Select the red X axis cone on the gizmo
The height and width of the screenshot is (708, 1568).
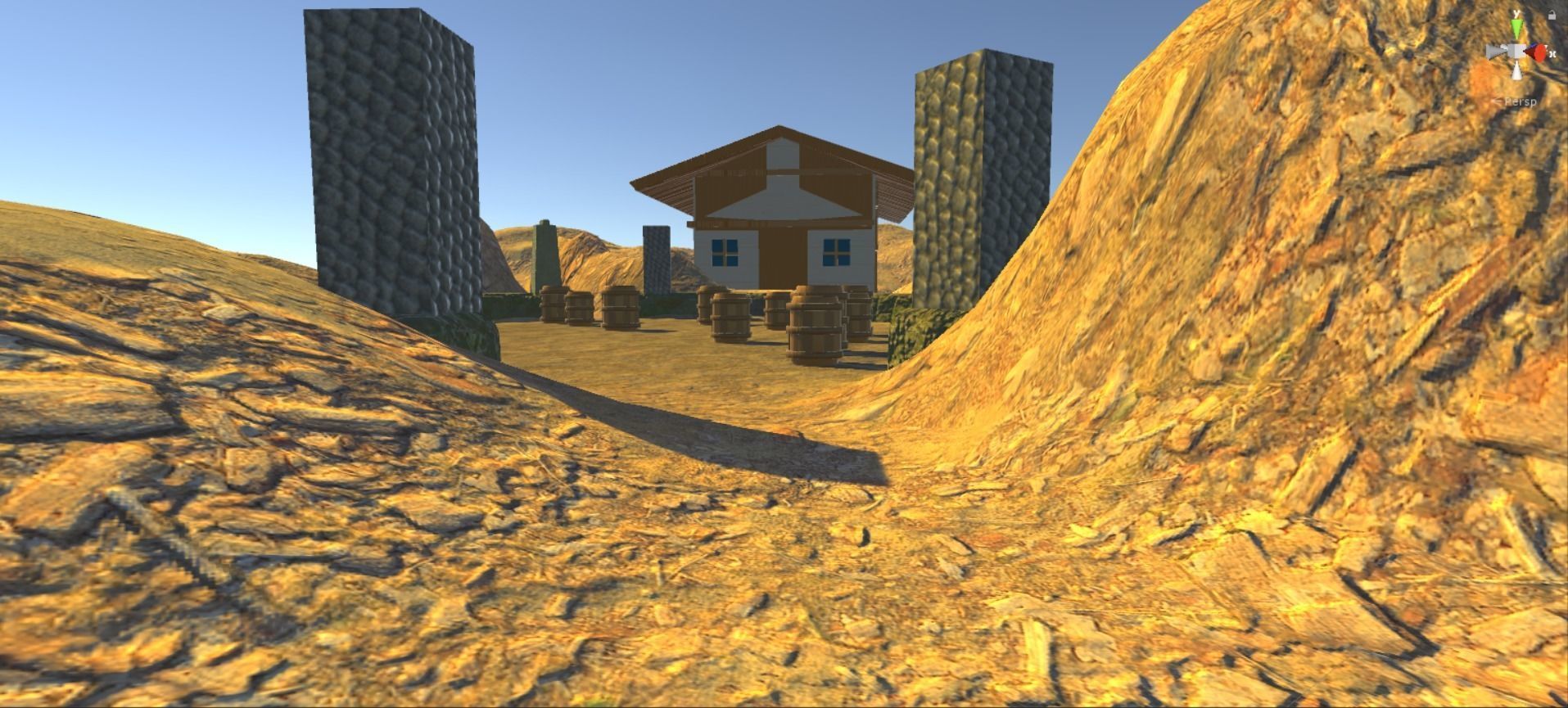(1539, 52)
